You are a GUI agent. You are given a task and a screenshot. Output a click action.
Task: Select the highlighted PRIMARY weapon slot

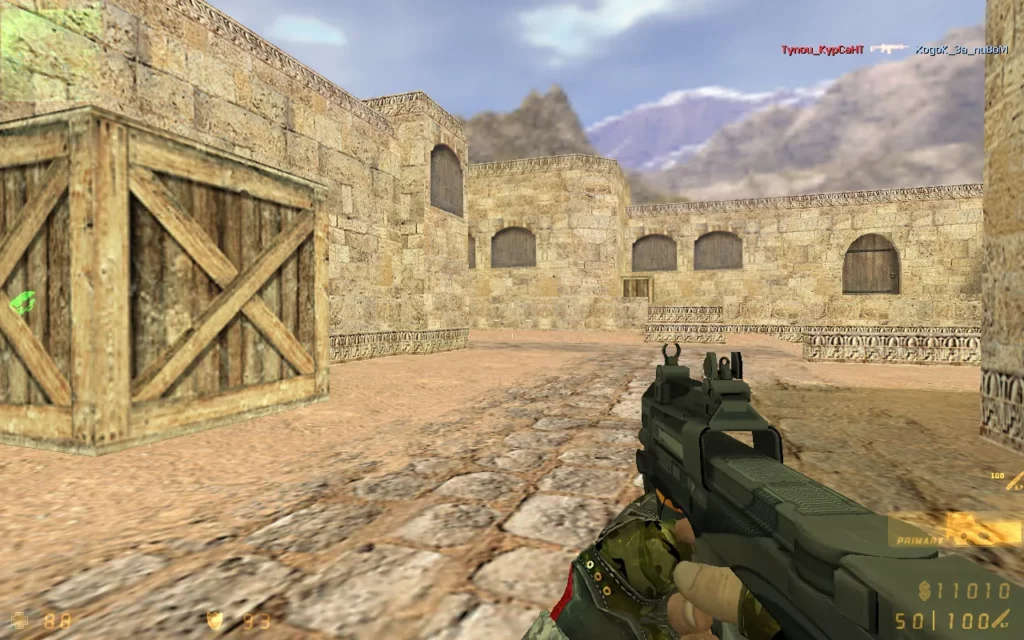click(x=954, y=530)
